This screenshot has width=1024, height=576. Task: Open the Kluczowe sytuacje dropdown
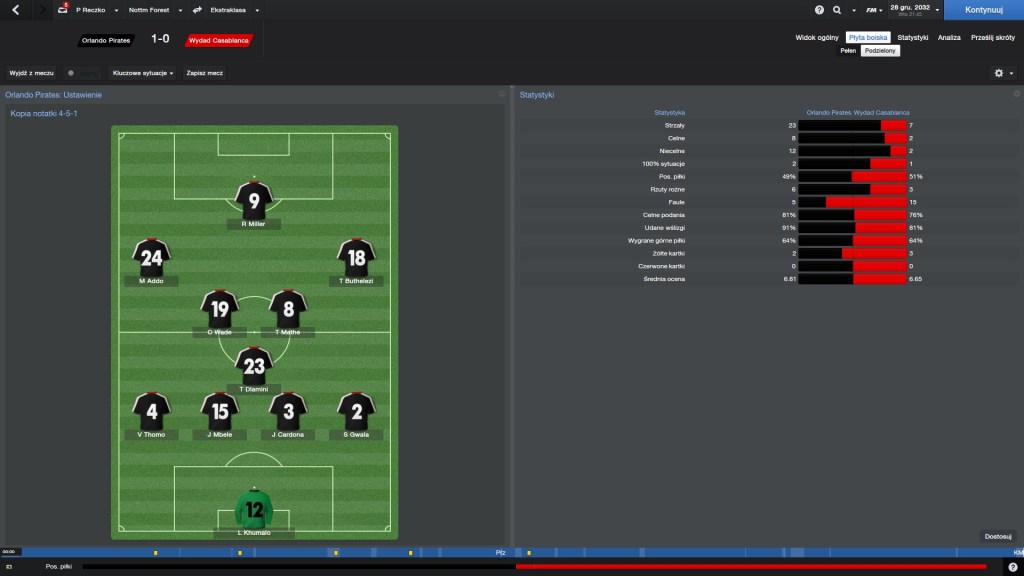[x=143, y=73]
